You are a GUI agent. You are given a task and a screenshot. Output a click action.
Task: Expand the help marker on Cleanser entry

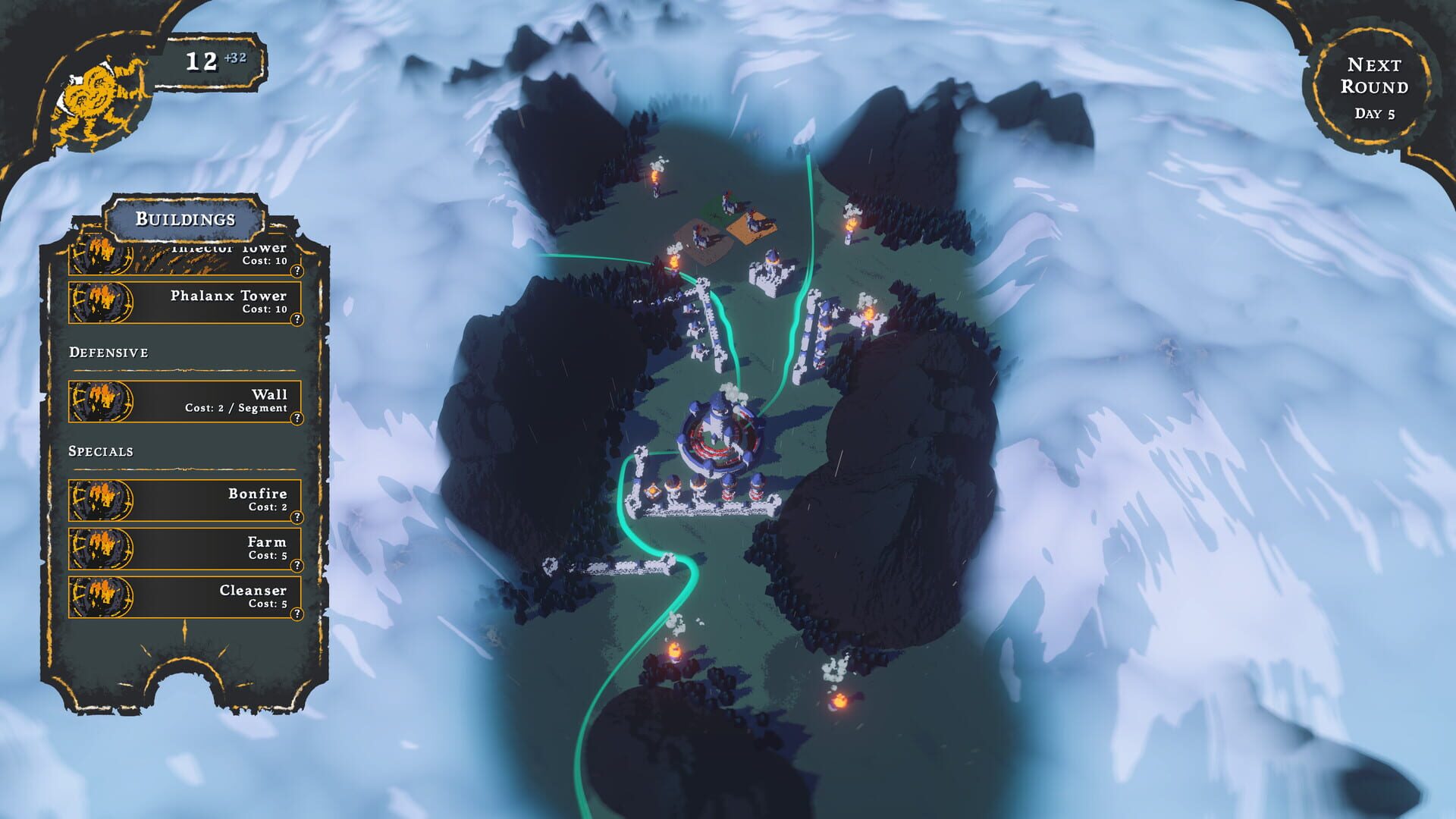click(x=298, y=613)
